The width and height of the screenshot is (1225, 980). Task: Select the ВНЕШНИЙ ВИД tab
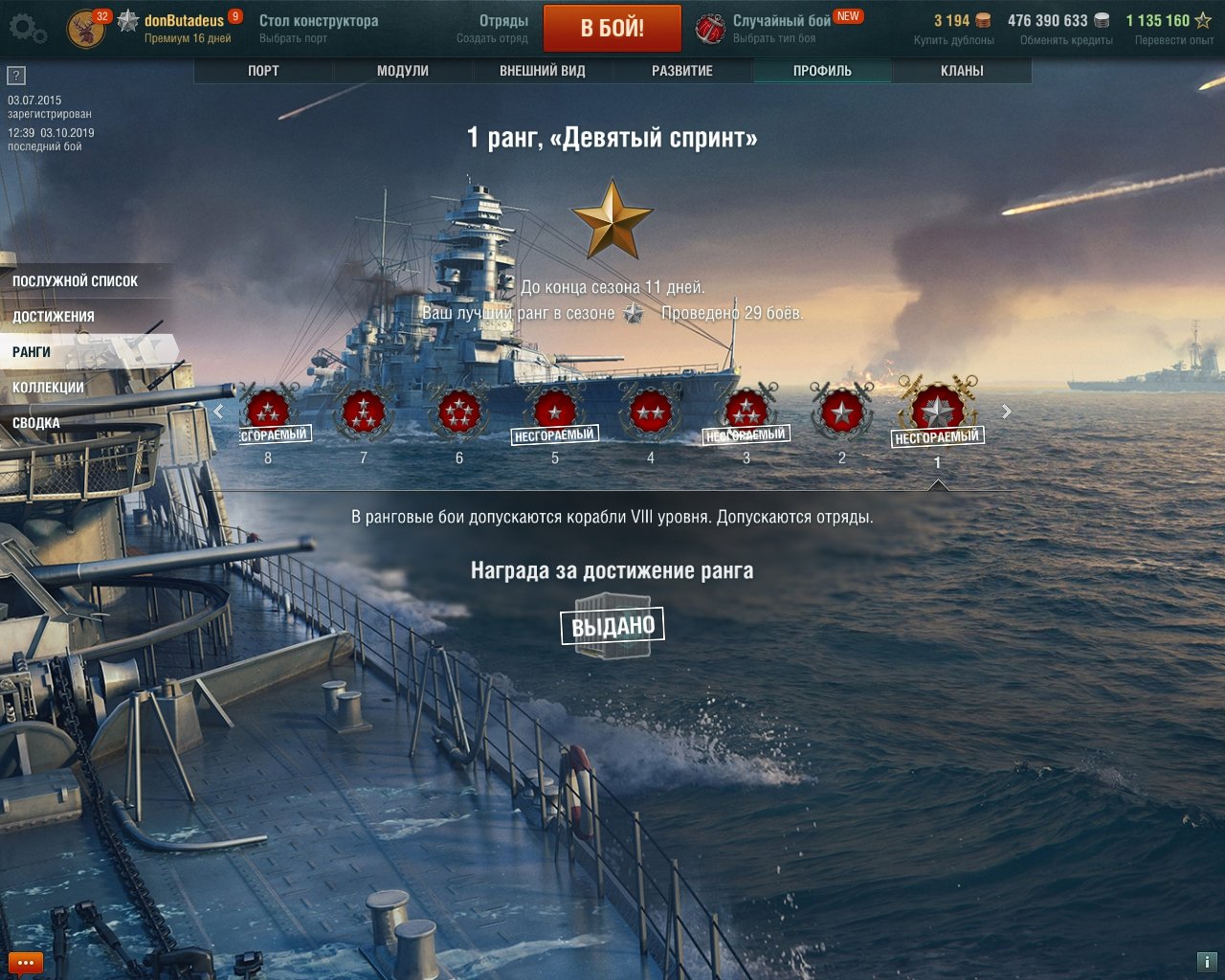click(543, 71)
